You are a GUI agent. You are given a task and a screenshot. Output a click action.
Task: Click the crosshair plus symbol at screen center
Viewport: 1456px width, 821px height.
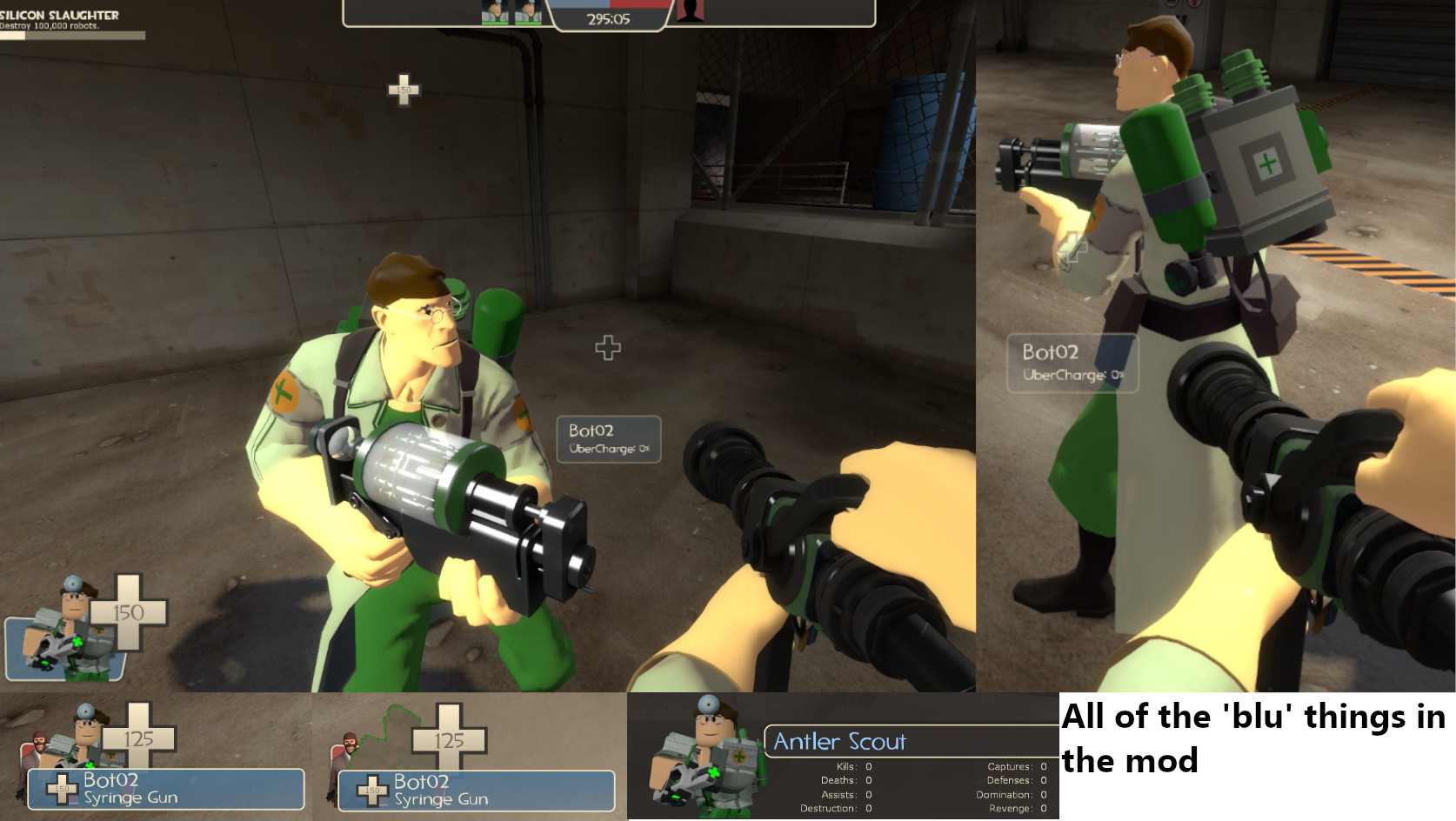608,347
